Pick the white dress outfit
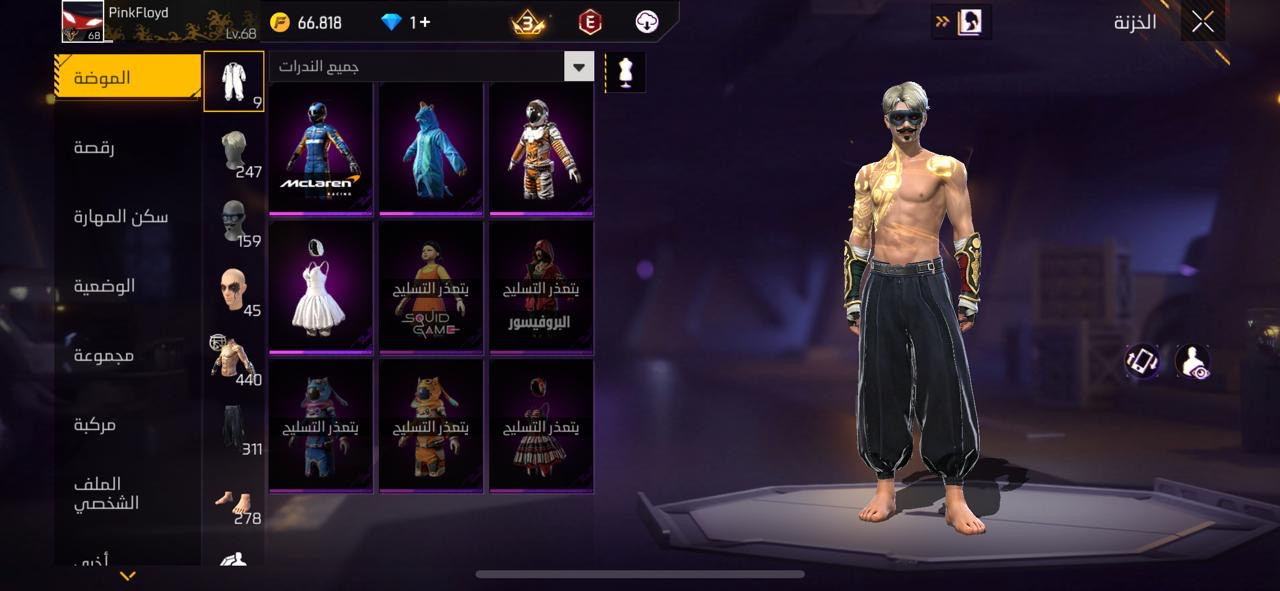Image resolution: width=1280 pixels, height=591 pixels. (x=321, y=287)
